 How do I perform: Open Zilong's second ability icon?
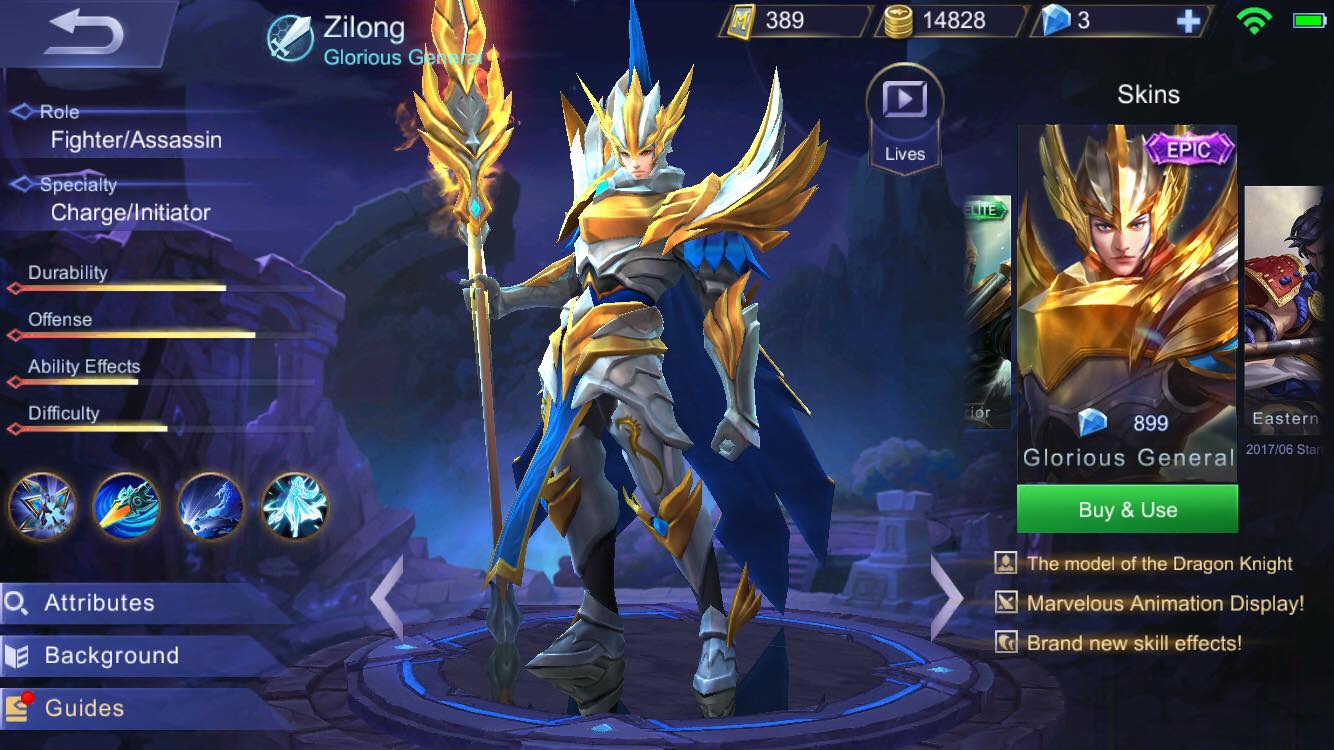(126, 507)
